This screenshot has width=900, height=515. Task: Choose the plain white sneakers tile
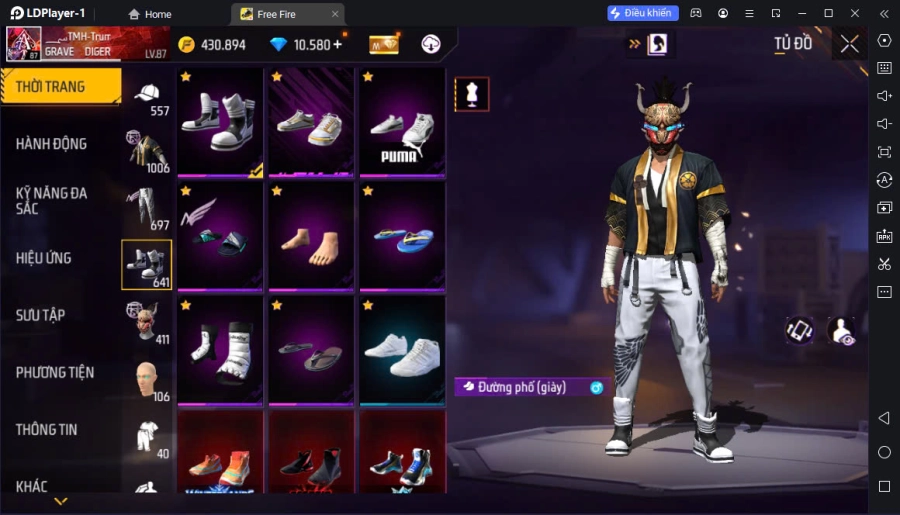402,350
